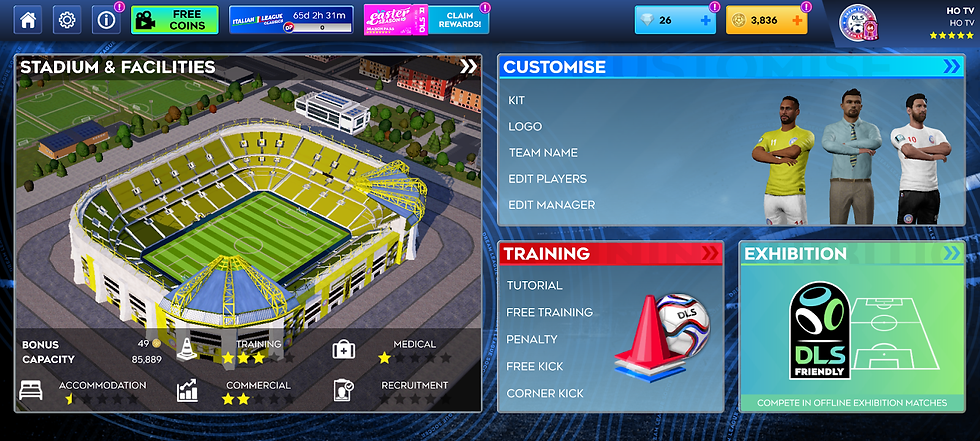Open the club profile badge
The height and width of the screenshot is (441, 980).
[x=859, y=21]
